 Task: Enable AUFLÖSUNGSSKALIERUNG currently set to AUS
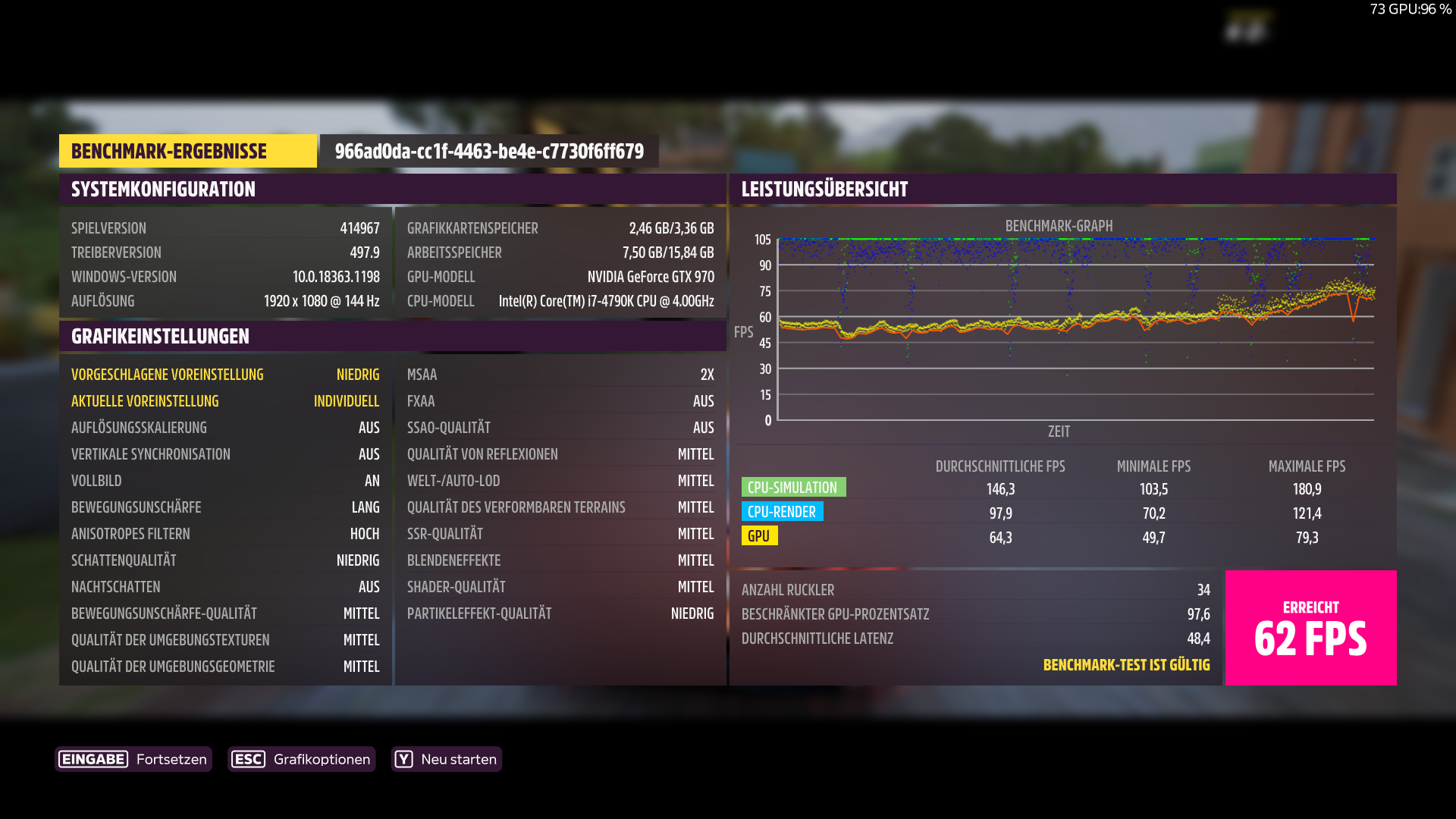pyautogui.click(x=225, y=427)
